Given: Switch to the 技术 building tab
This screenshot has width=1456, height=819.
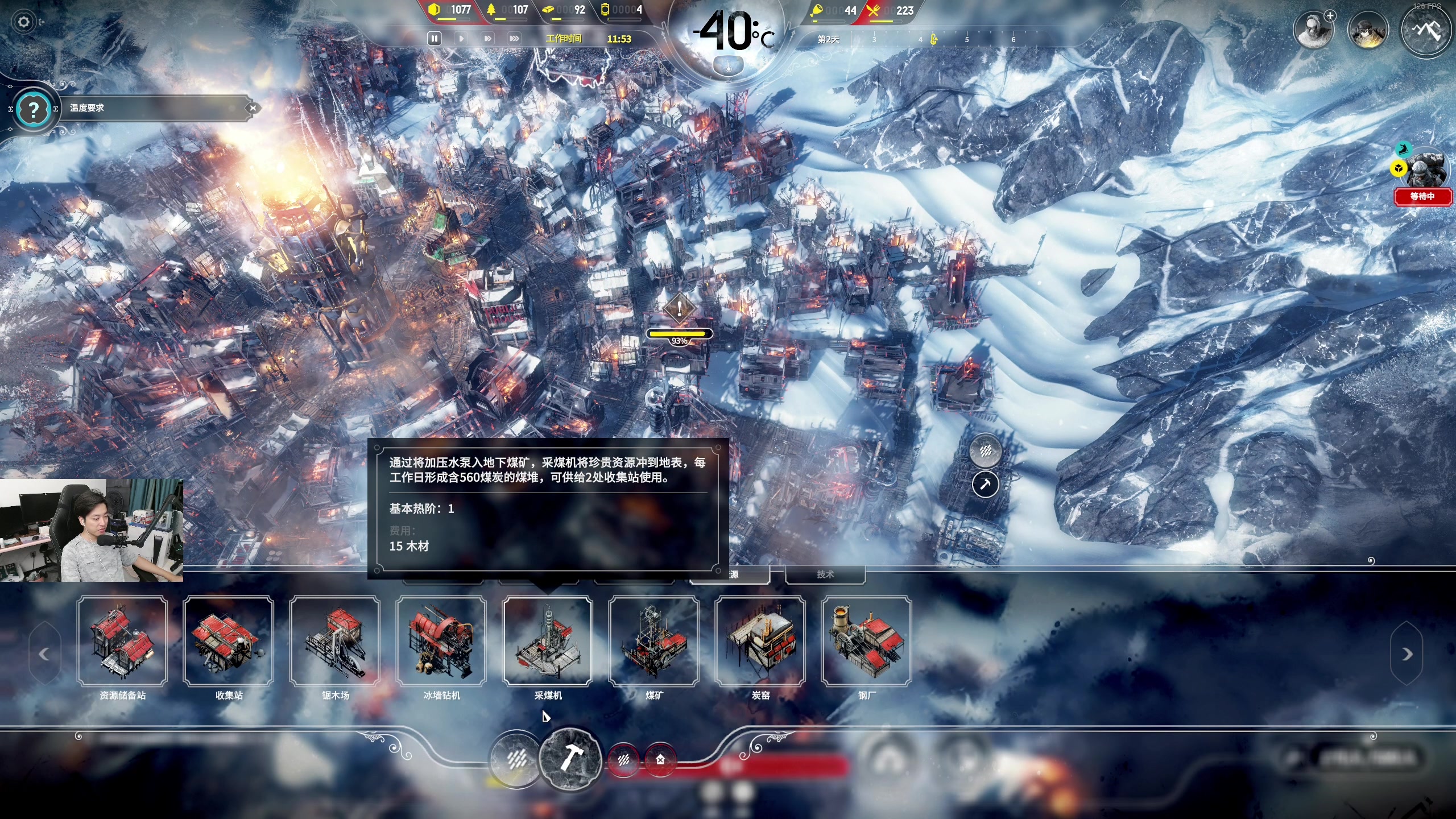Looking at the screenshot, I should (x=825, y=574).
